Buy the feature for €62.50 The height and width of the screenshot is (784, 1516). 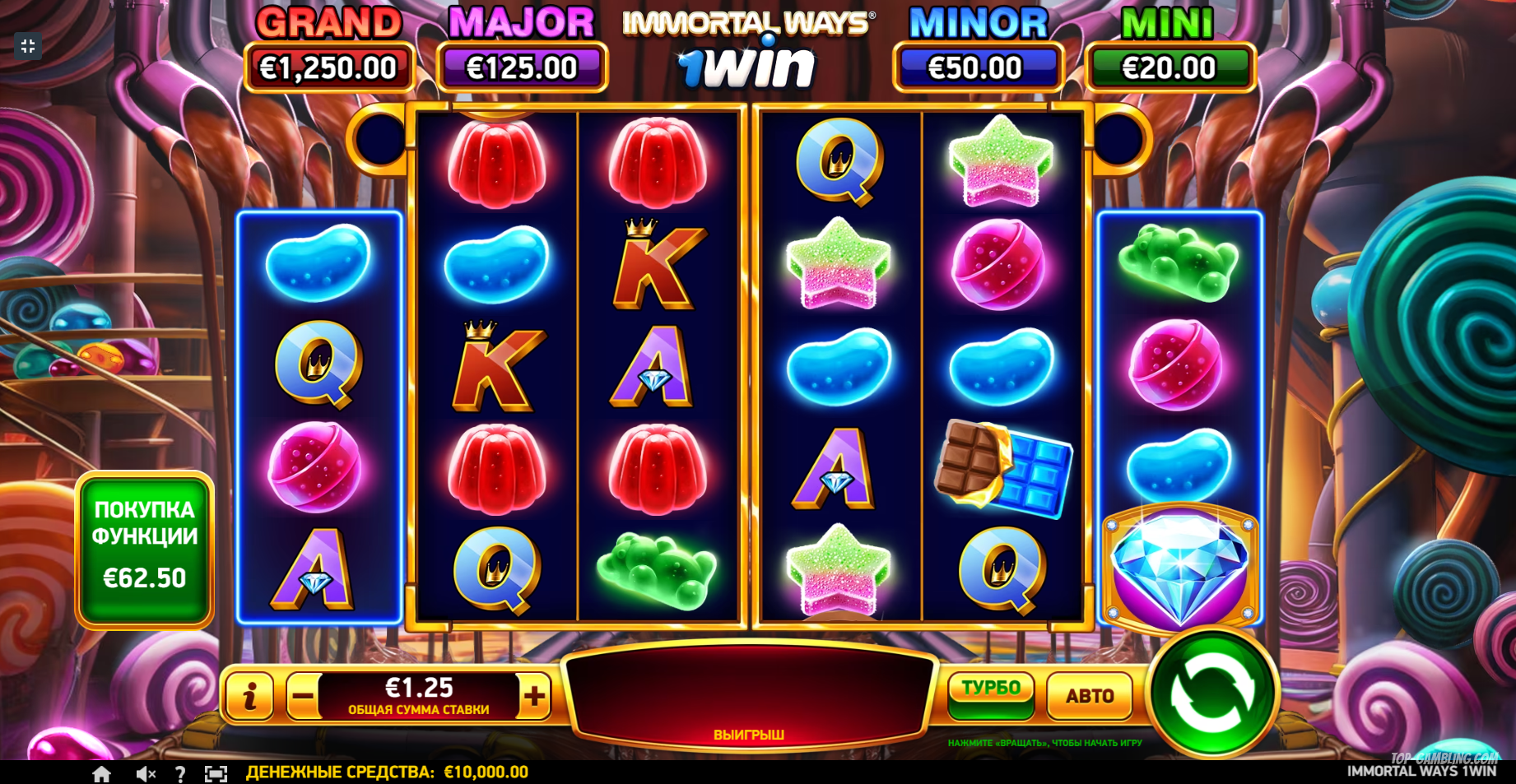pos(145,548)
